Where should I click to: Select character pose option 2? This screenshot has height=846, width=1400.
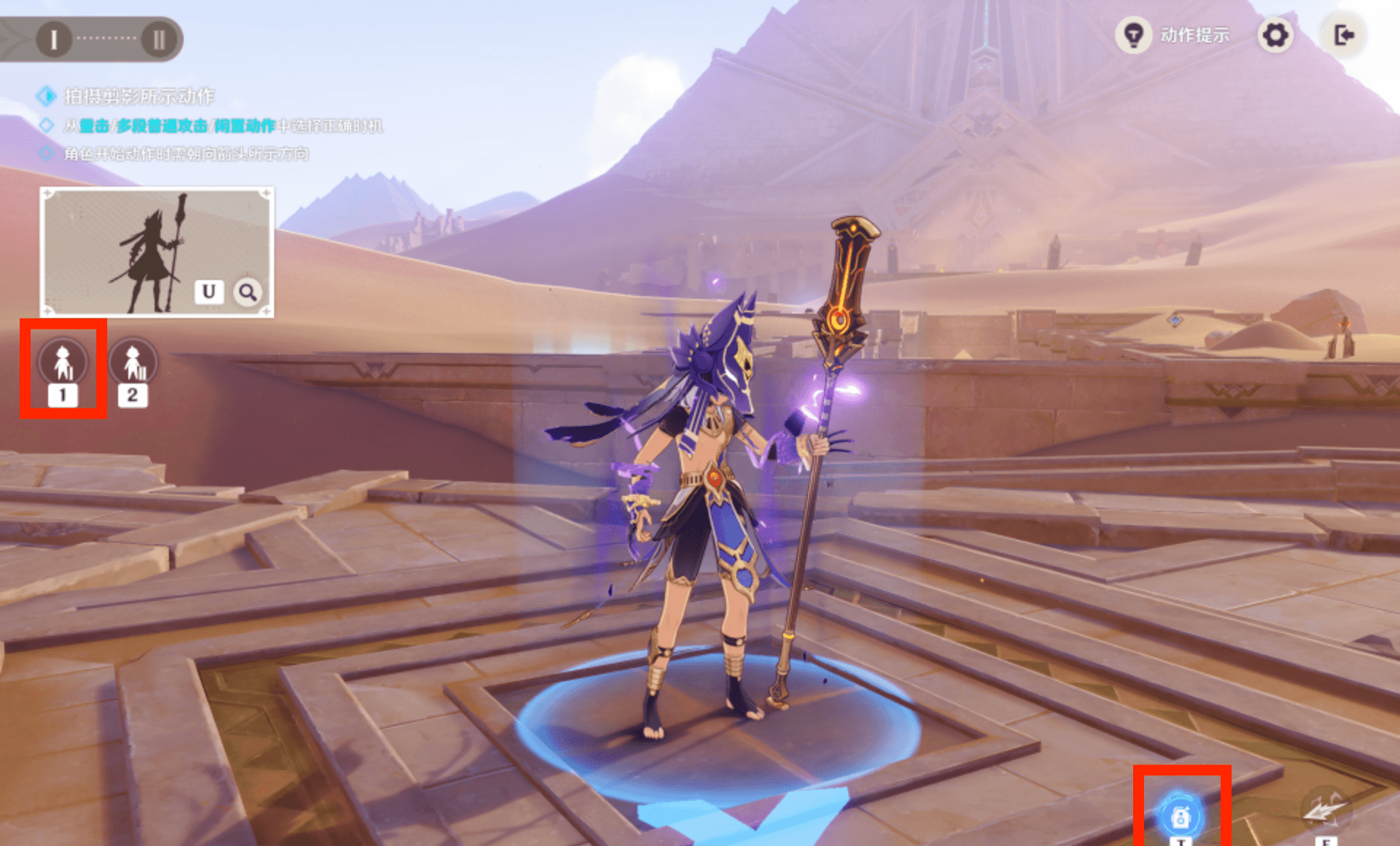[133, 362]
